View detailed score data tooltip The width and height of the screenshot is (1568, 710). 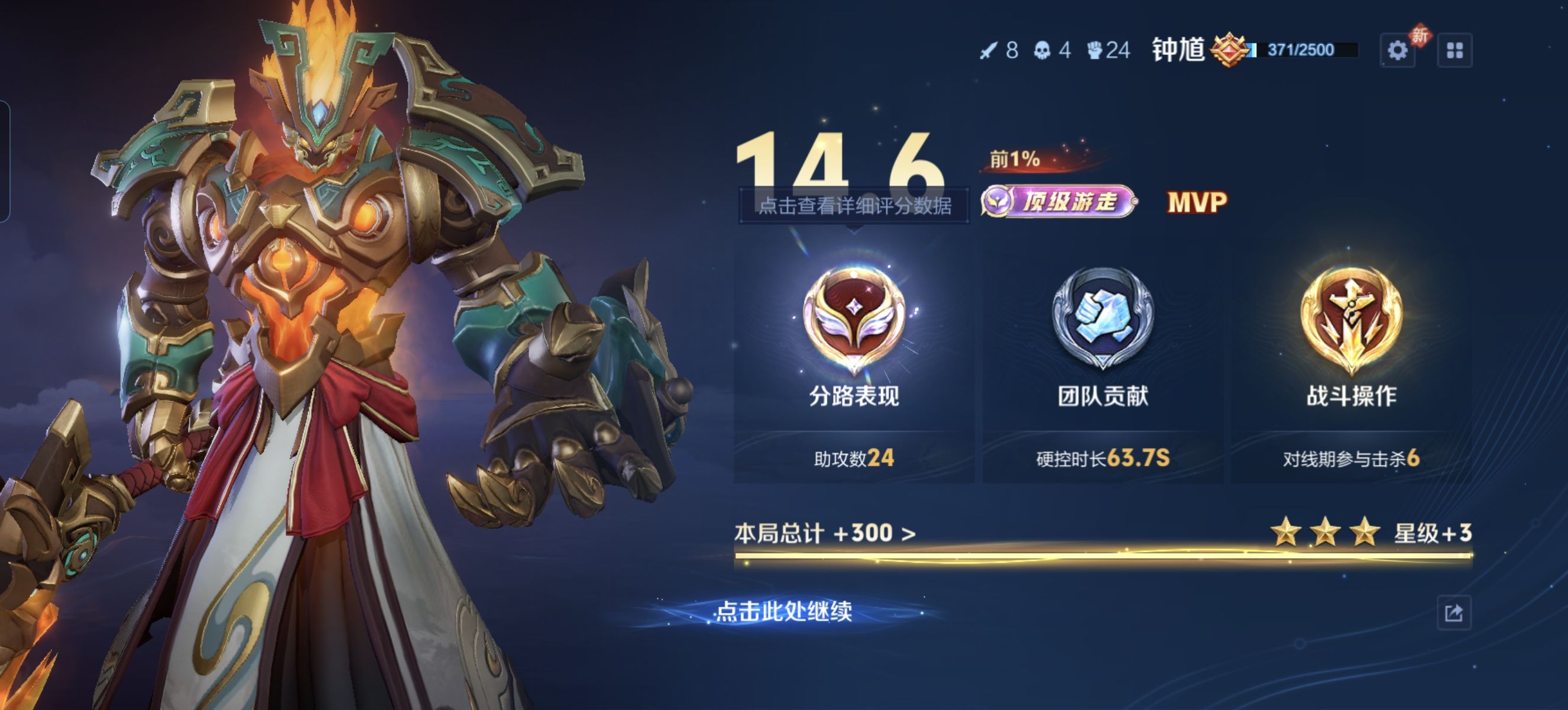click(x=854, y=206)
